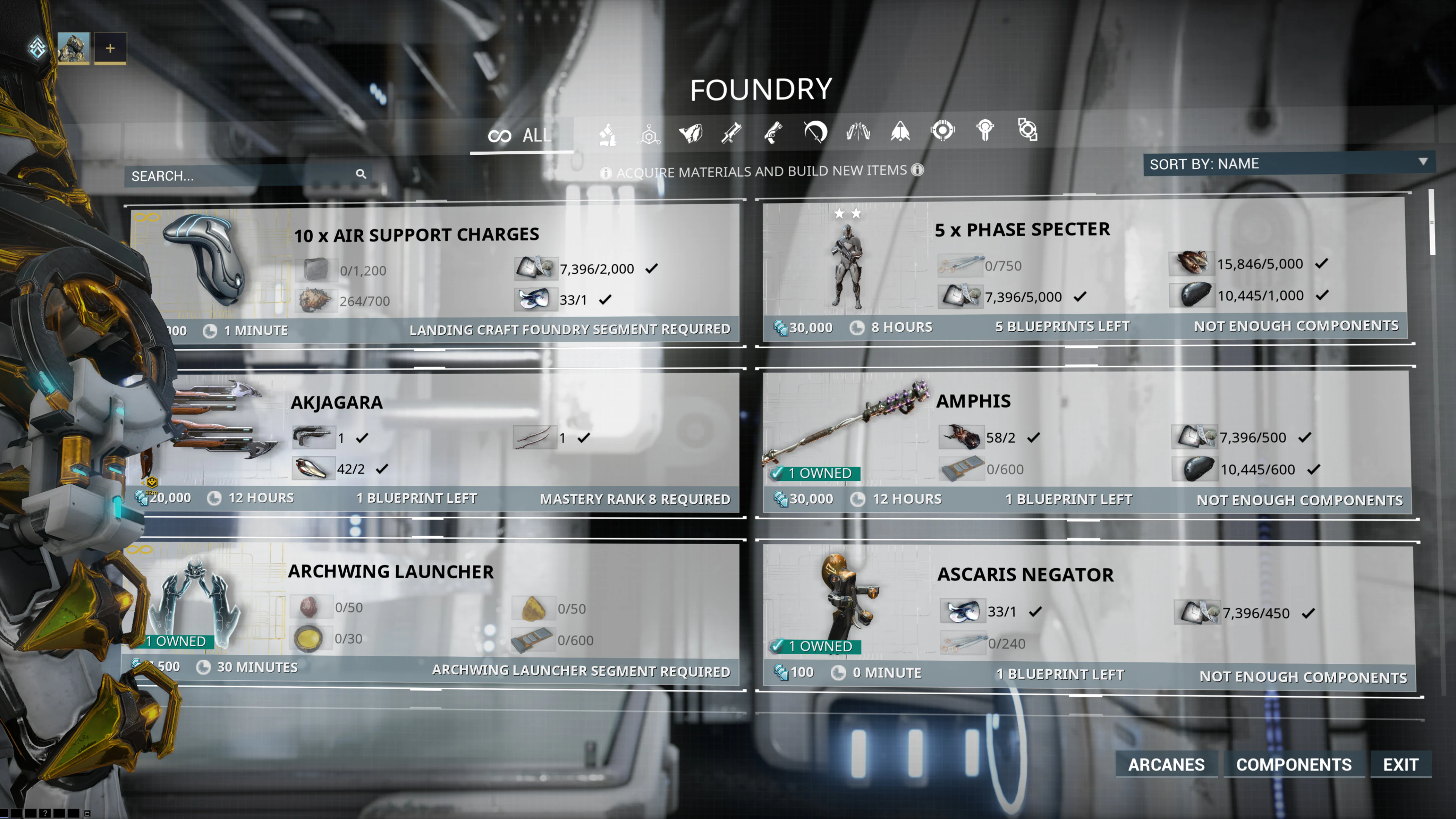Click EXIT to leave the Foundry
1456x819 pixels.
point(1400,764)
